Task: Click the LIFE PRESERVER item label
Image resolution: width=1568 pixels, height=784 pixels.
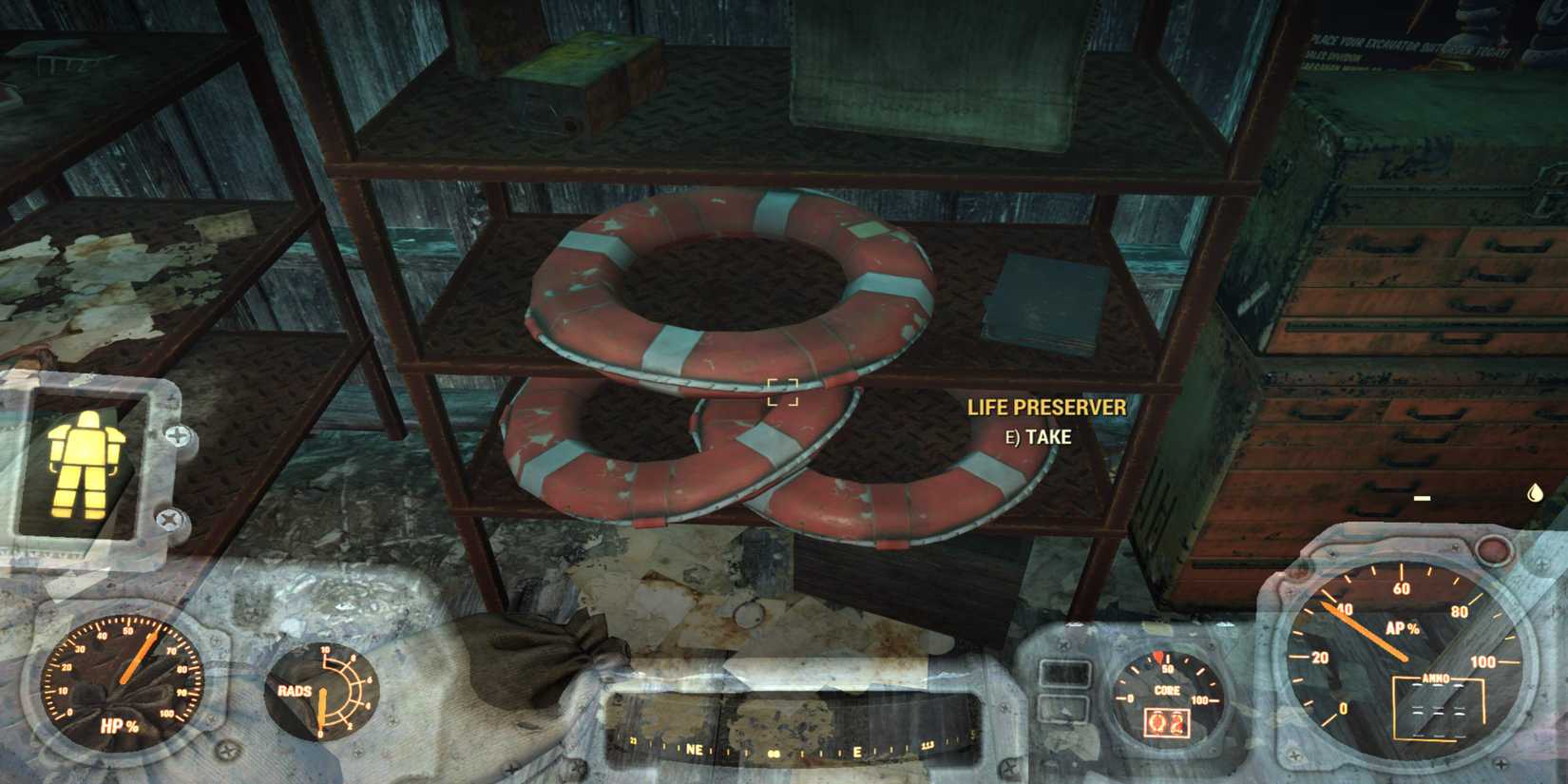Action: [1045, 409]
